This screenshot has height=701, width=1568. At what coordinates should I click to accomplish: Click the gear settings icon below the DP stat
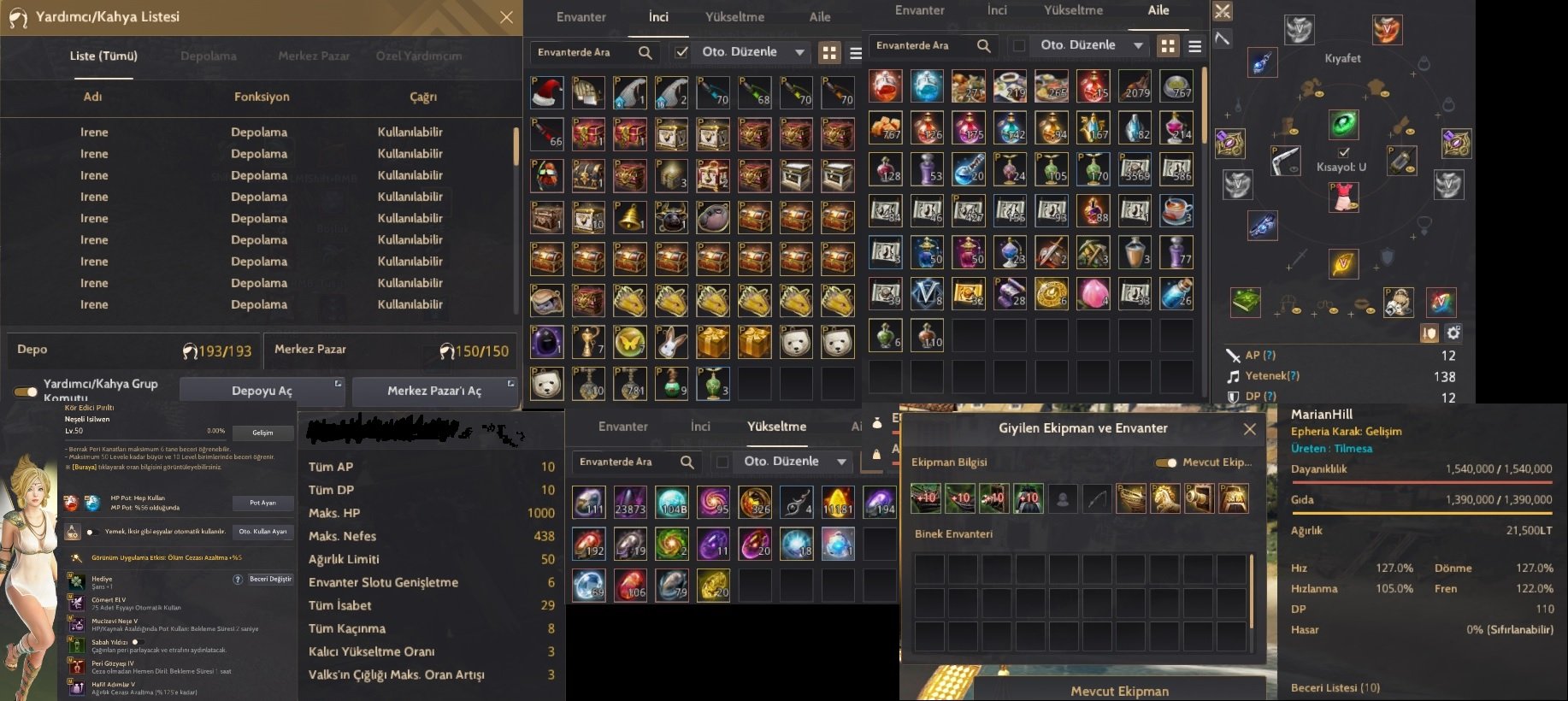[x=1453, y=333]
